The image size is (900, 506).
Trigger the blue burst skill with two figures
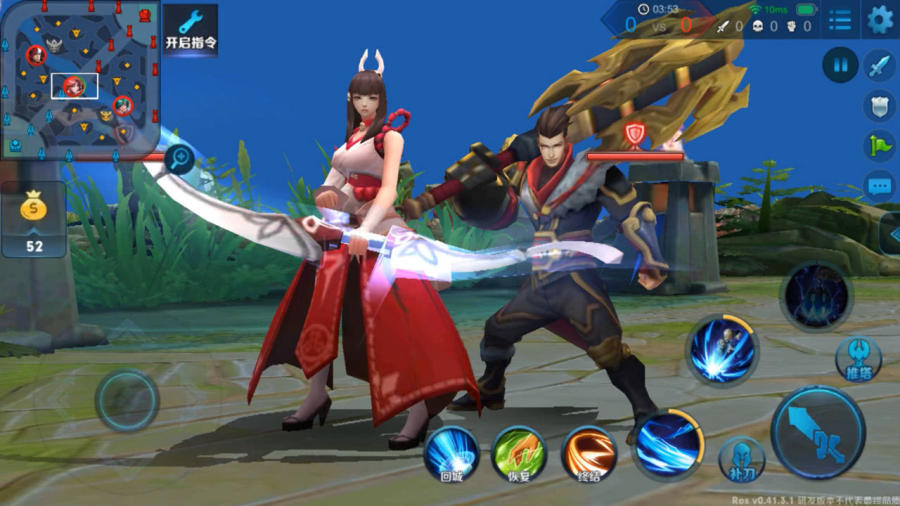(722, 351)
